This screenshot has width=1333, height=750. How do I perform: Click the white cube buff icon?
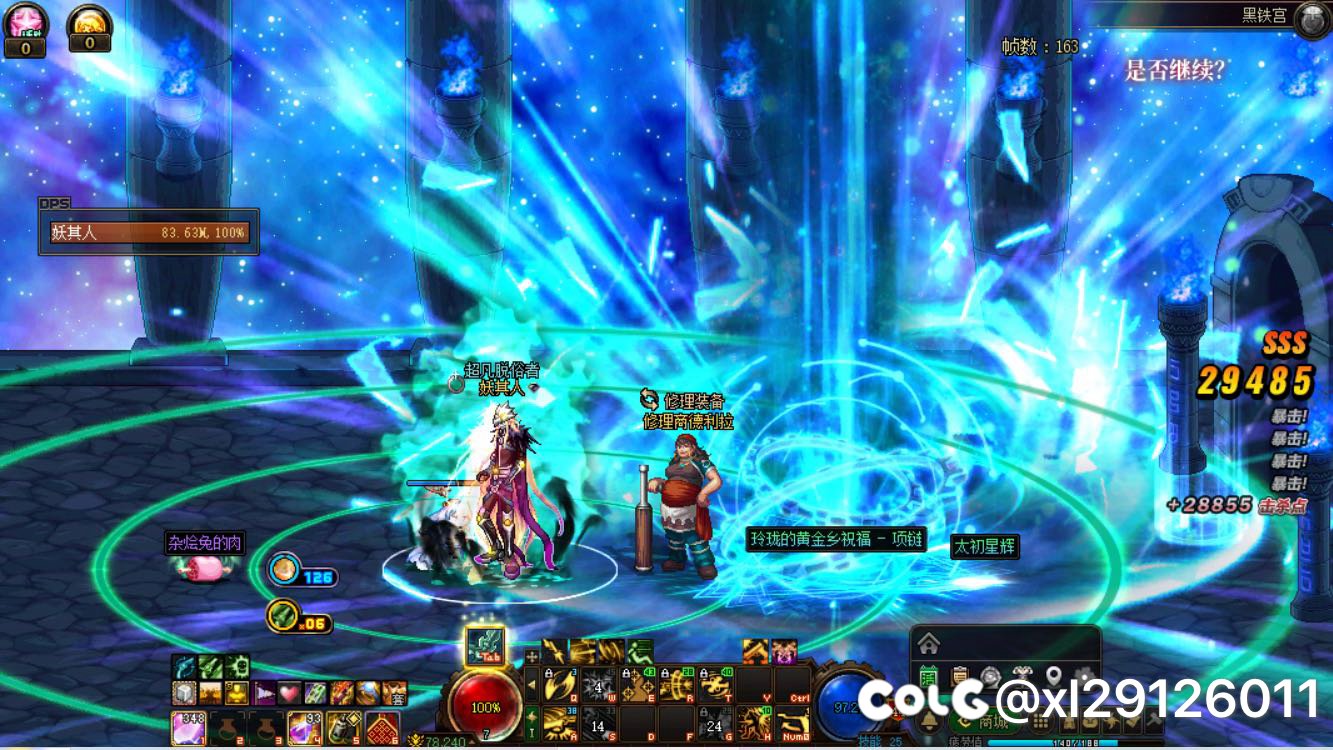[184, 692]
